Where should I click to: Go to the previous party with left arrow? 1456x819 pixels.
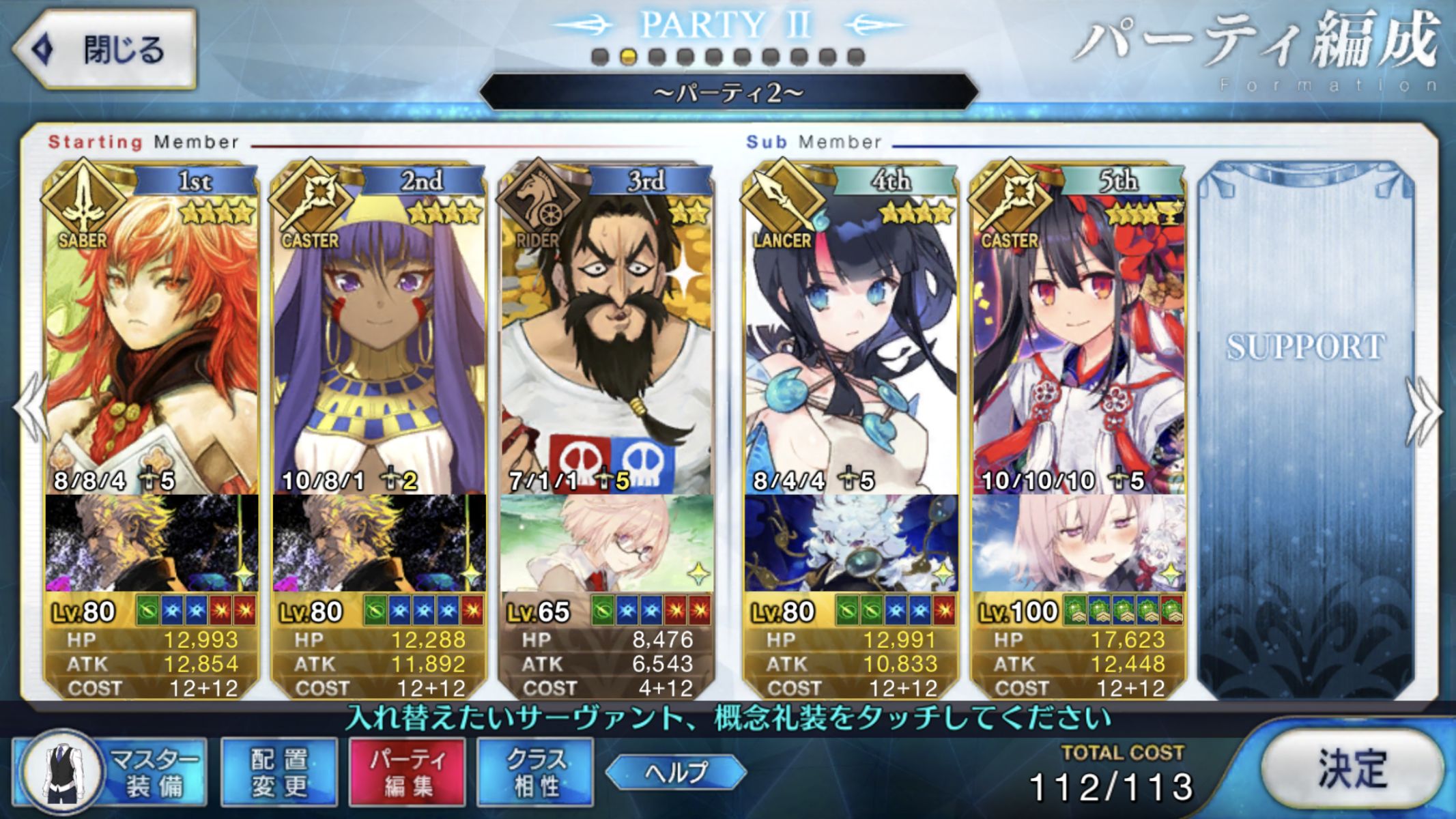click(x=31, y=411)
